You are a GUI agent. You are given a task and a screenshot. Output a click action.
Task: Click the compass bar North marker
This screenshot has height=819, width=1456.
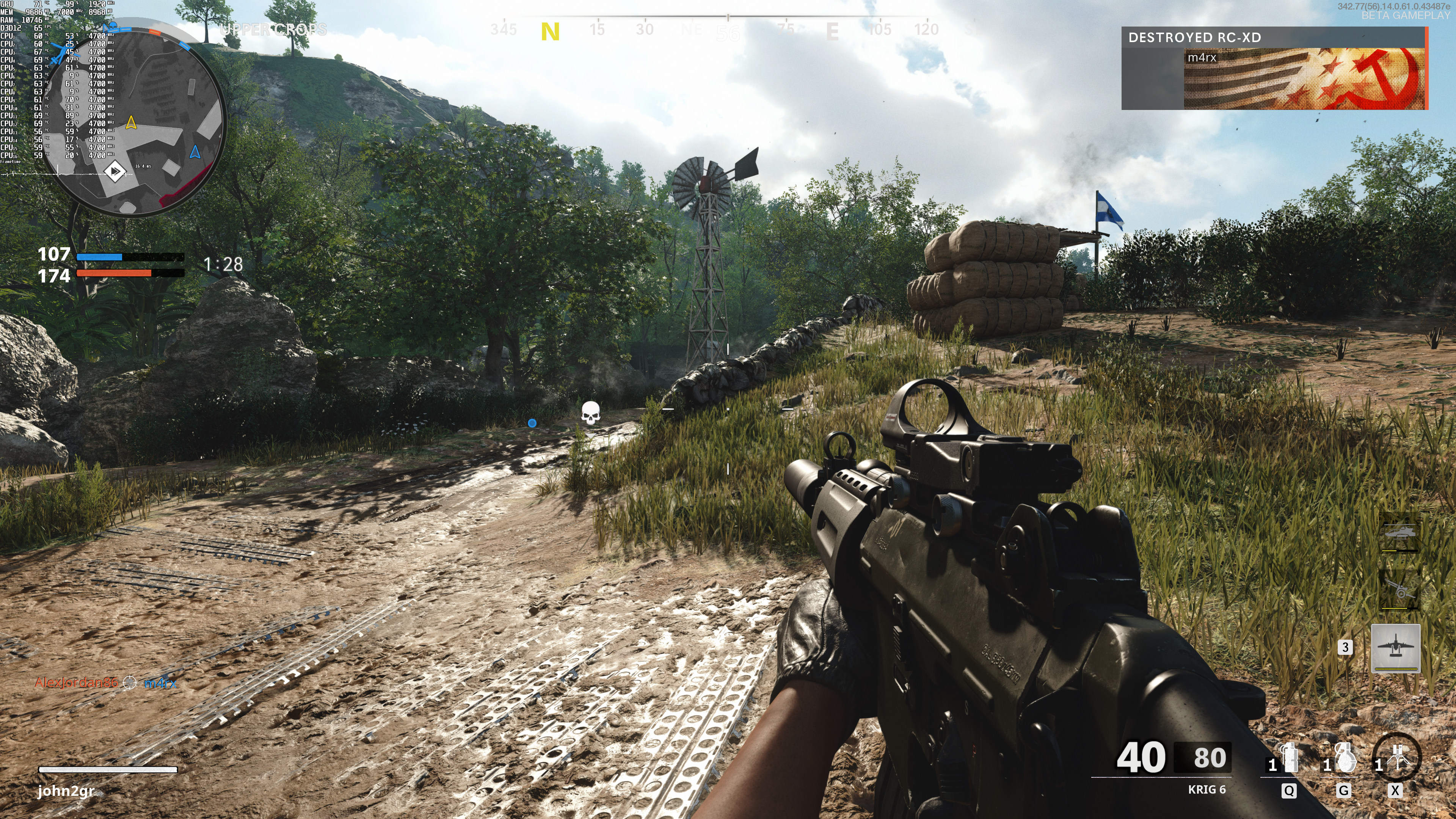coord(549,31)
